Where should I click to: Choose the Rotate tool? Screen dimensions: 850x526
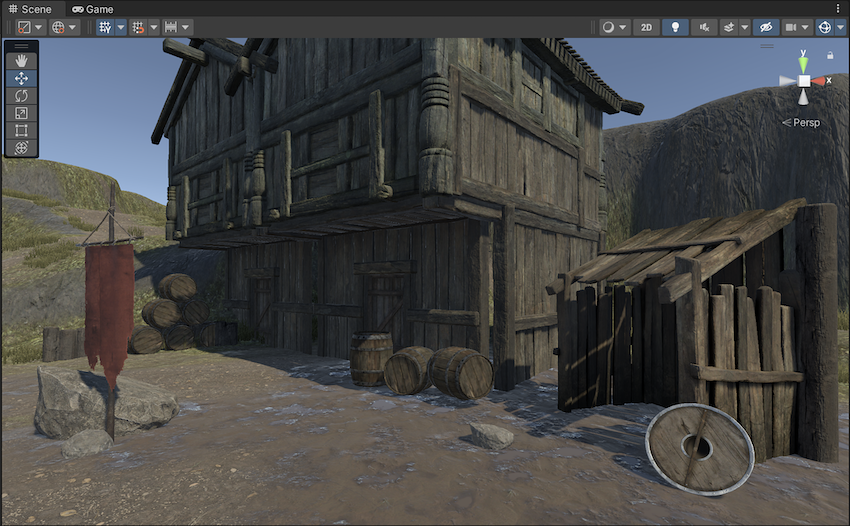pos(21,96)
